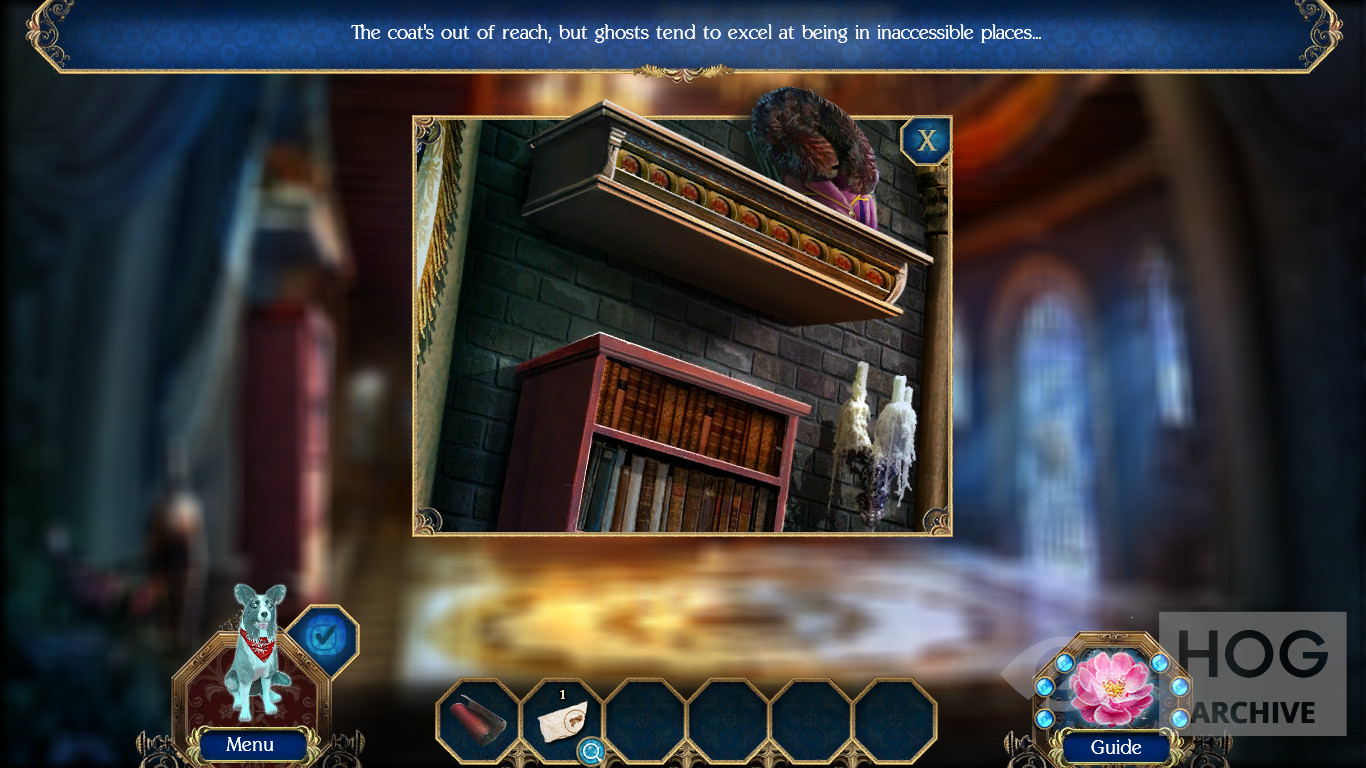The height and width of the screenshot is (768, 1366).
Task: Select the red cylinder inventory item
Action: 477,719
